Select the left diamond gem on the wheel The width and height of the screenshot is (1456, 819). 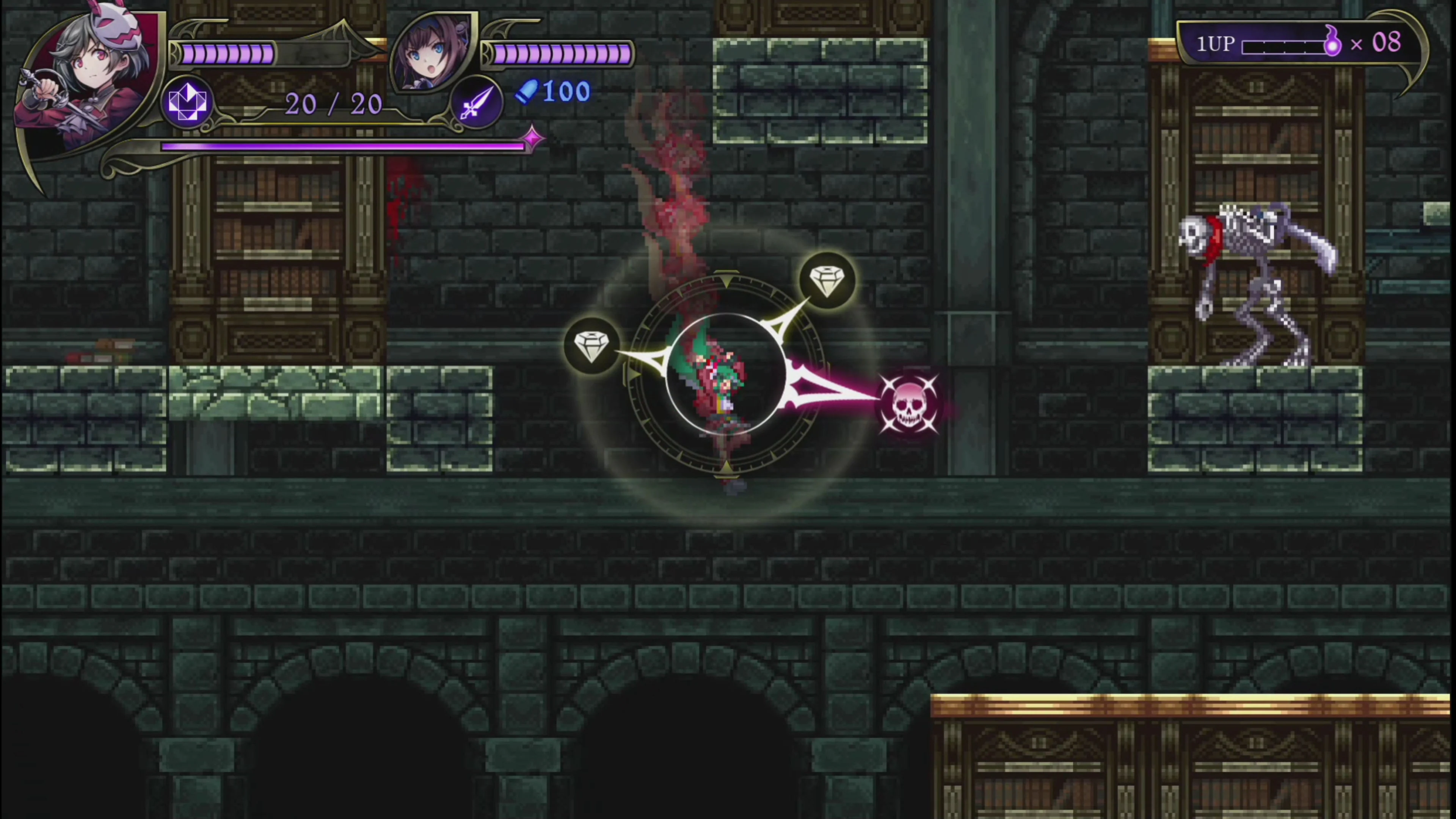pyautogui.click(x=592, y=346)
